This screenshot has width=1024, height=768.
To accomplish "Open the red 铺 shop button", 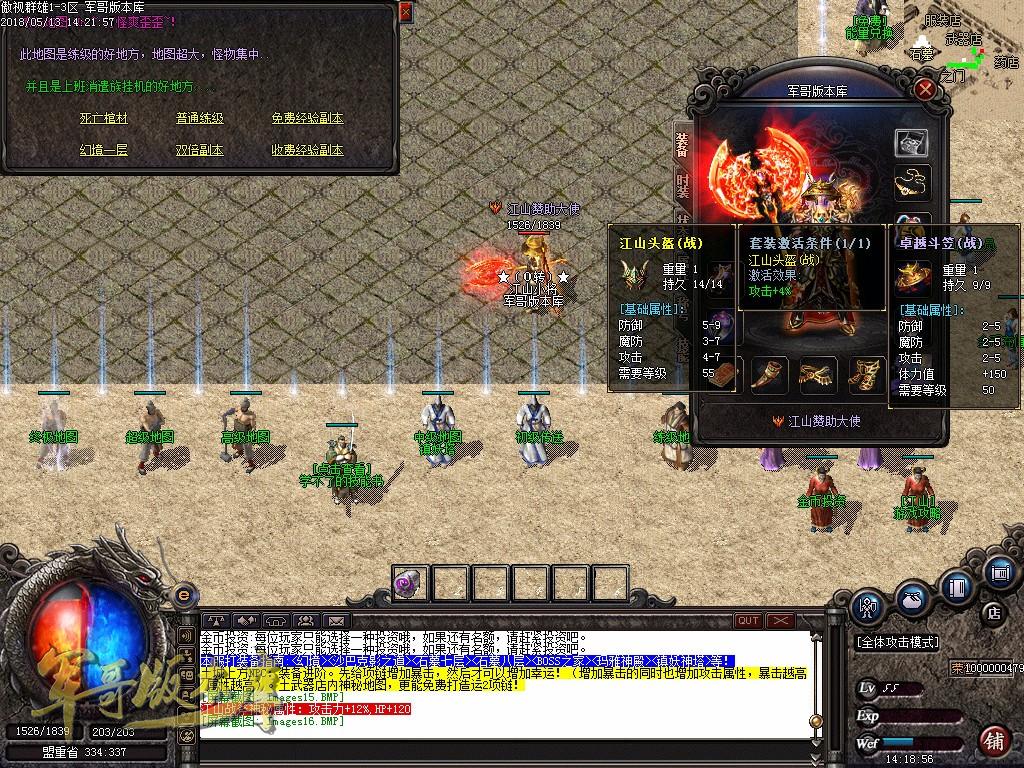I will 993,740.
